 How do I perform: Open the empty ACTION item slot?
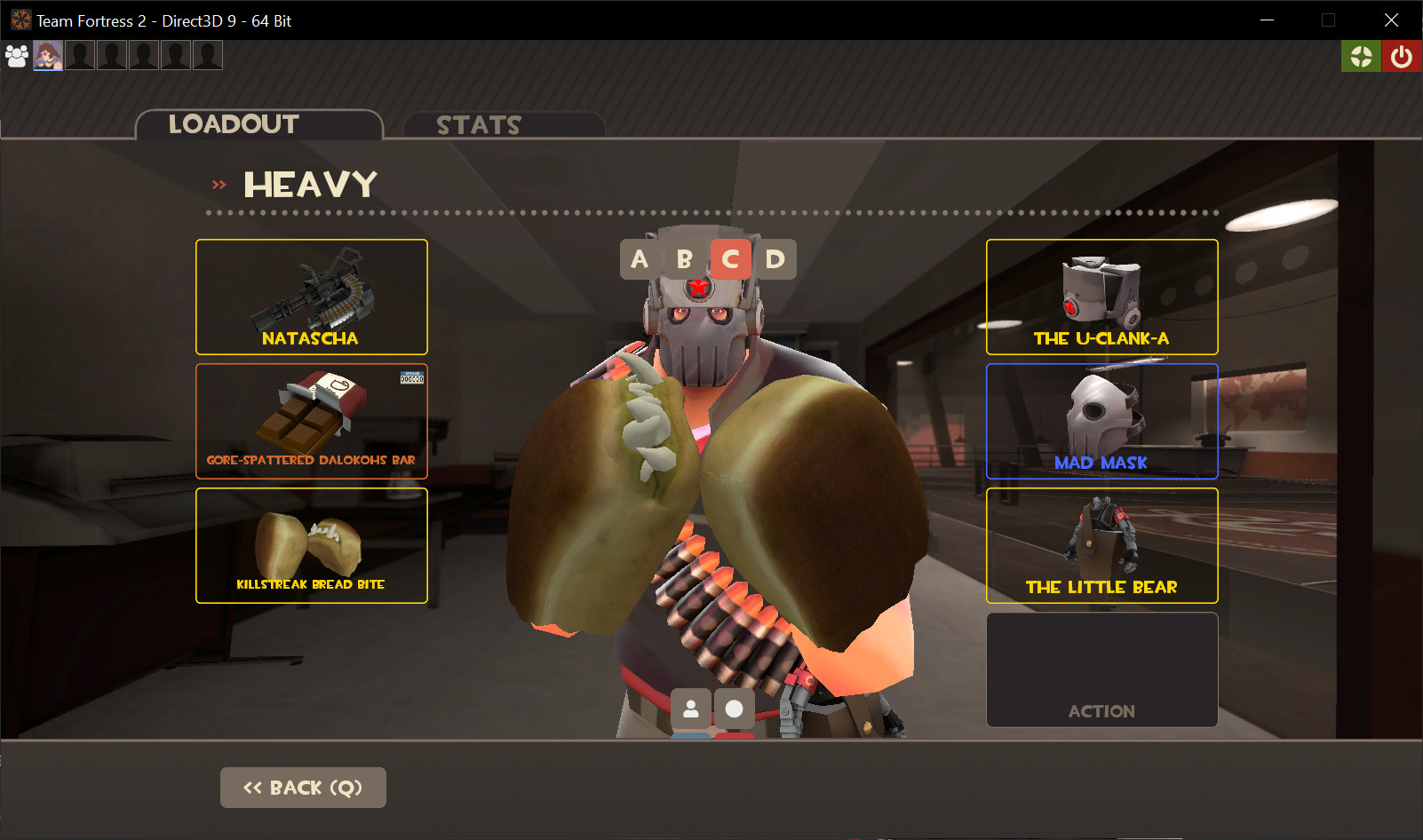point(1101,670)
